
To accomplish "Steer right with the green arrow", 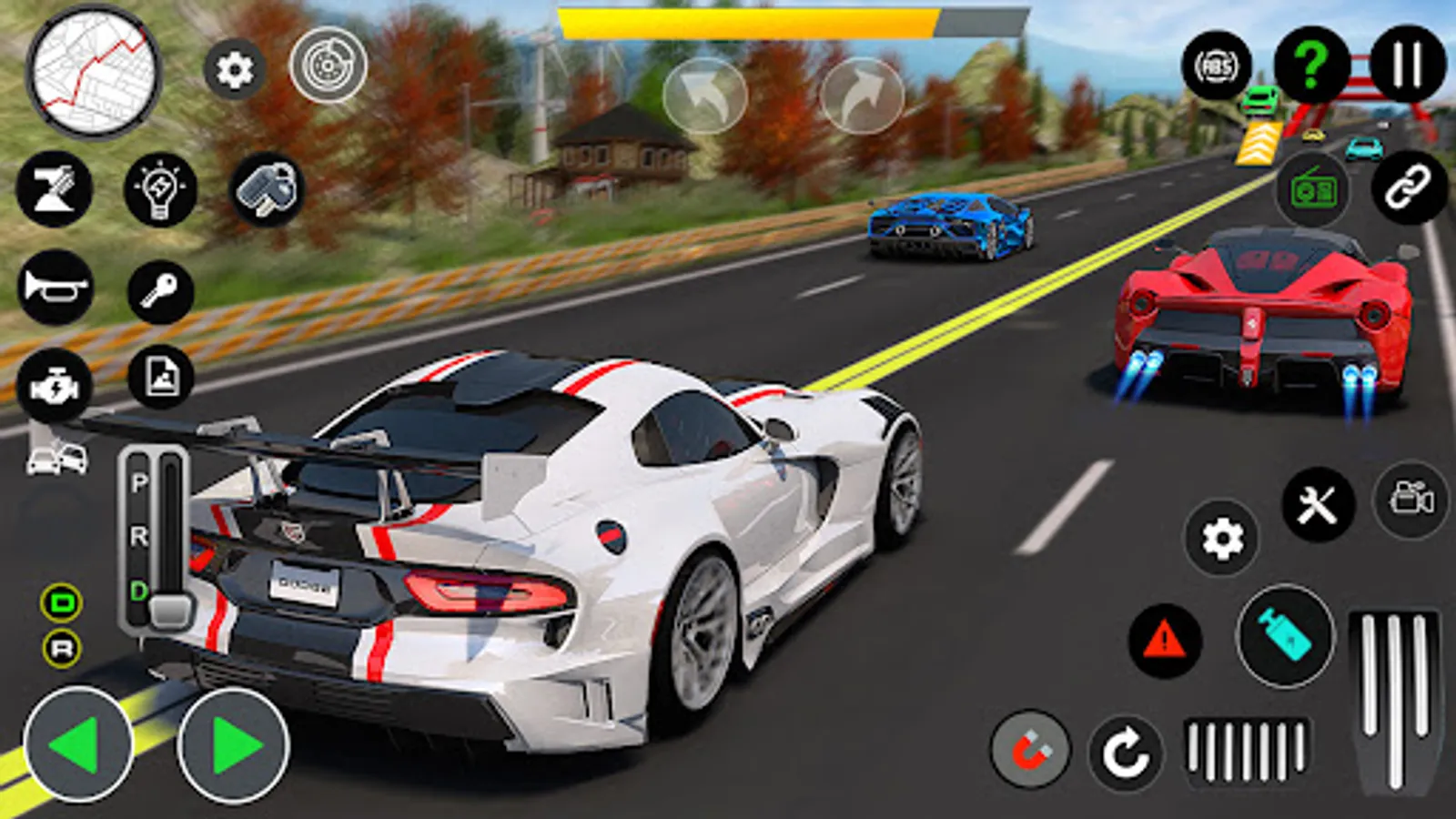I will (x=234, y=745).
